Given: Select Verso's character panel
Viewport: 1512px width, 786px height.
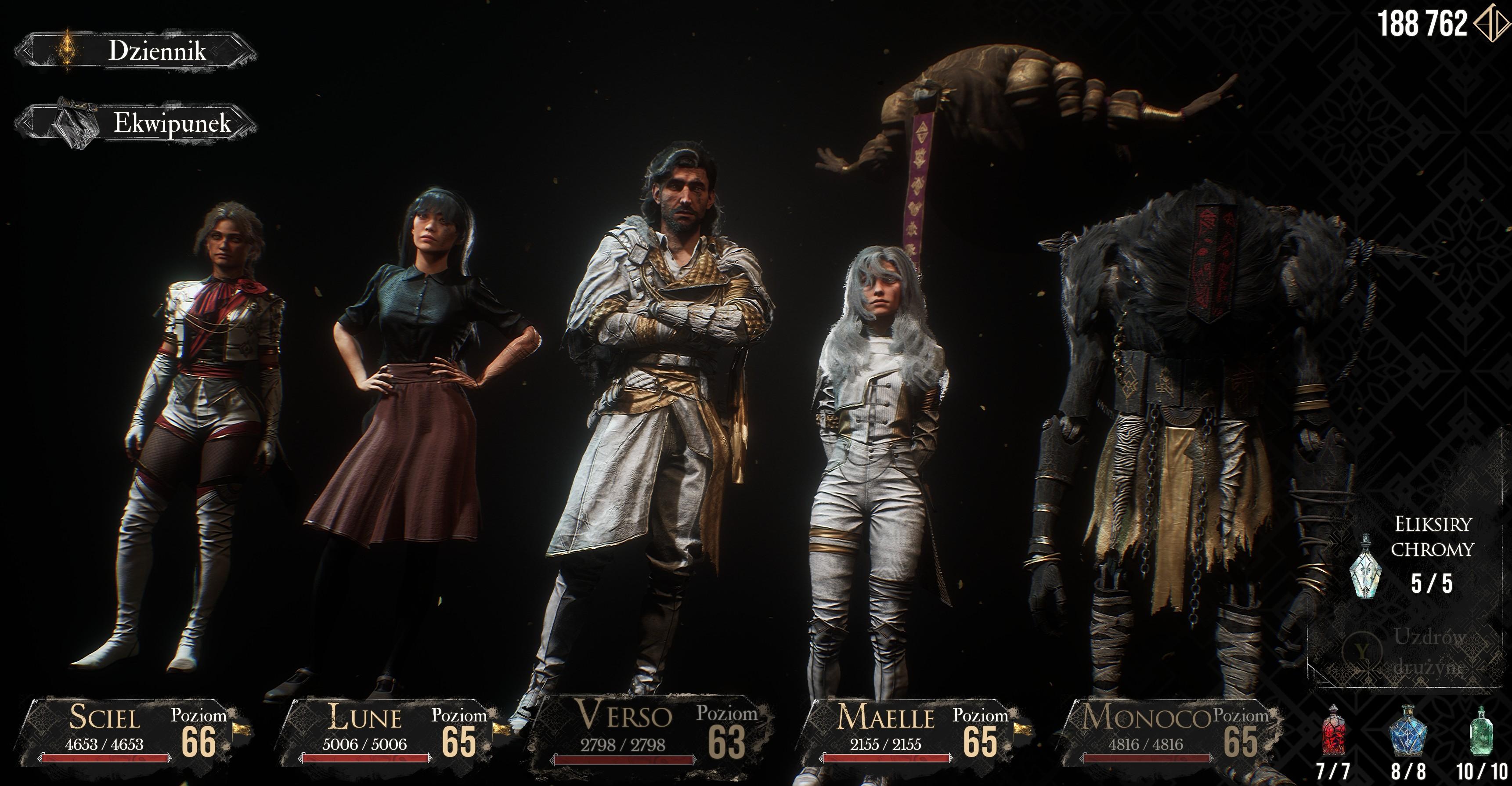Looking at the screenshot, I should point(649,732).
